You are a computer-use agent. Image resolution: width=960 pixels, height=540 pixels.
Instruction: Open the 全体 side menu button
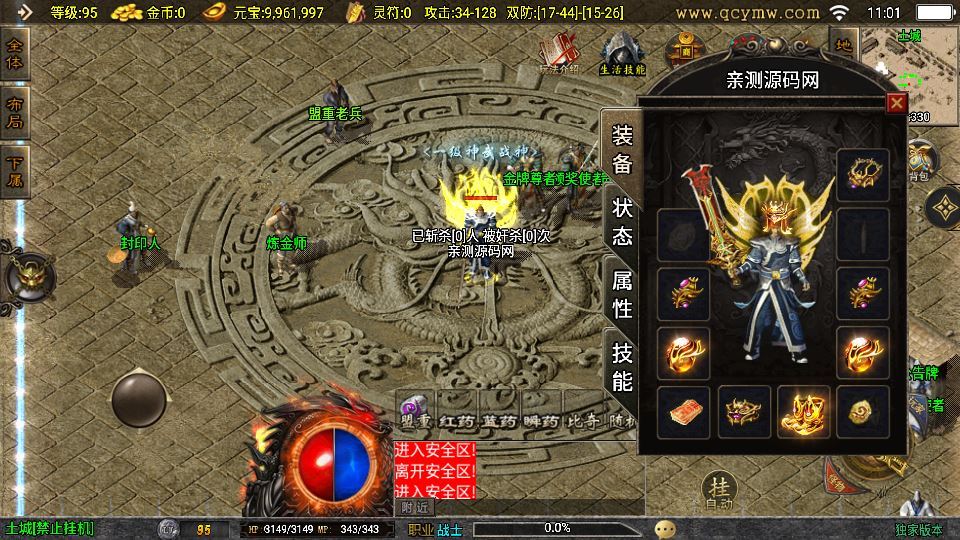click(15, 54)
